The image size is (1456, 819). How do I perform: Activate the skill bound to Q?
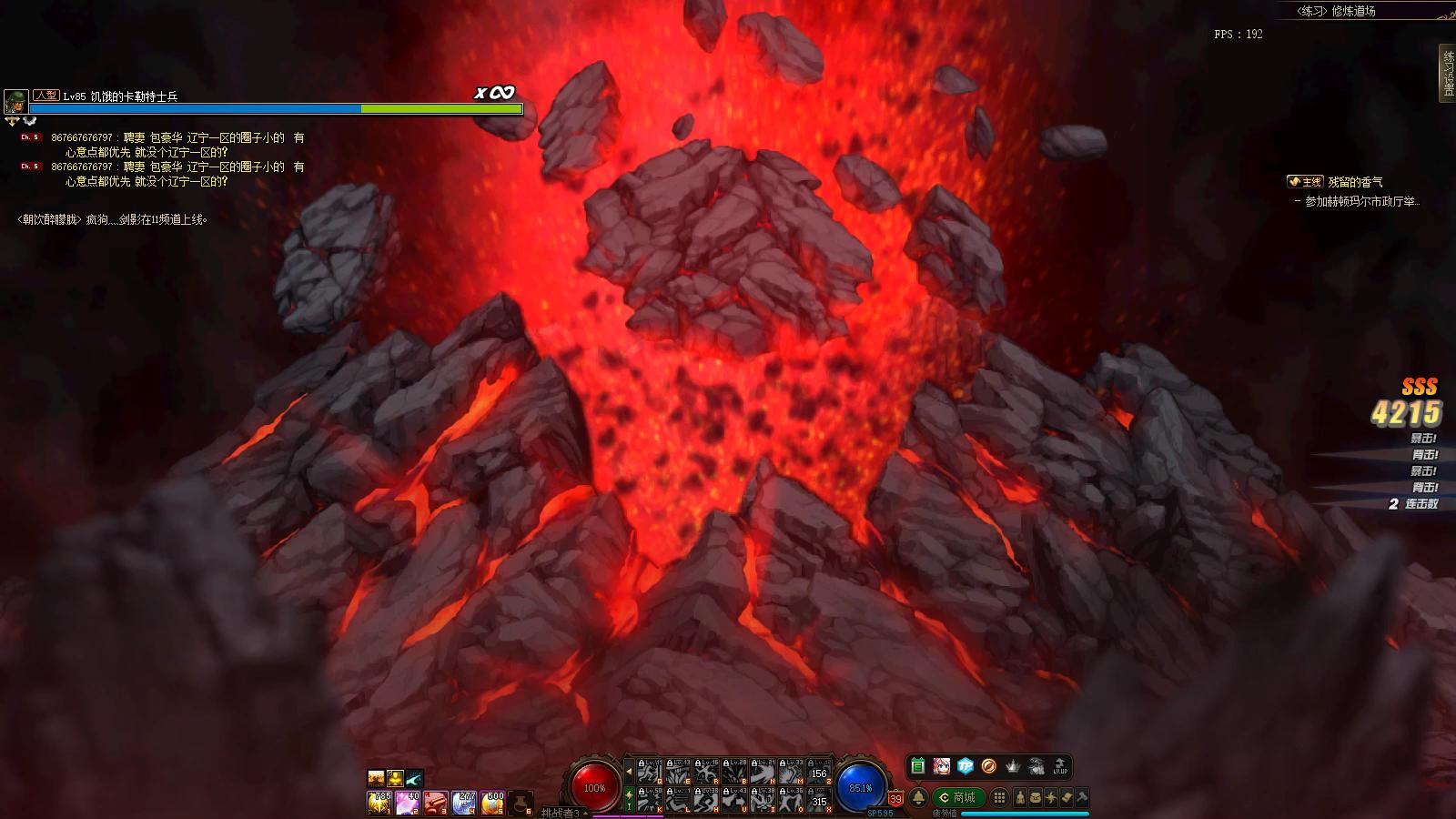point(648,772)
